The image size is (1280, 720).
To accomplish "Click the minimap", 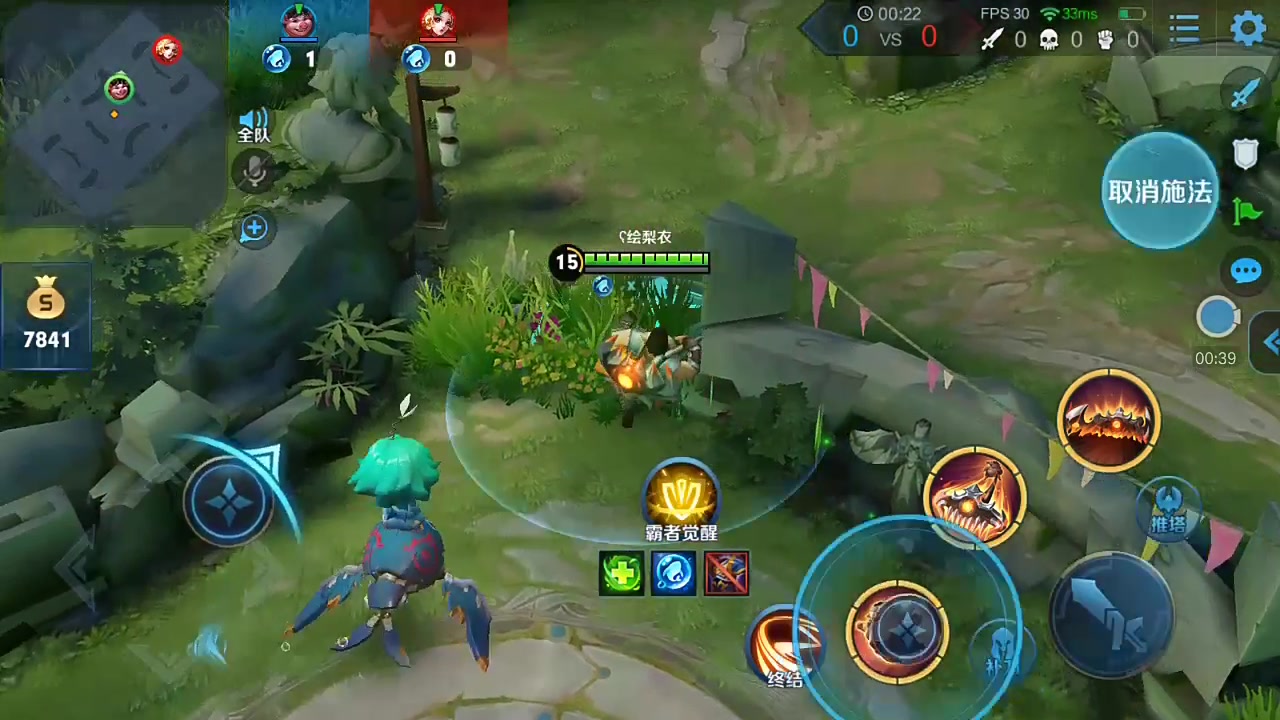I will [x=112, y=112].
